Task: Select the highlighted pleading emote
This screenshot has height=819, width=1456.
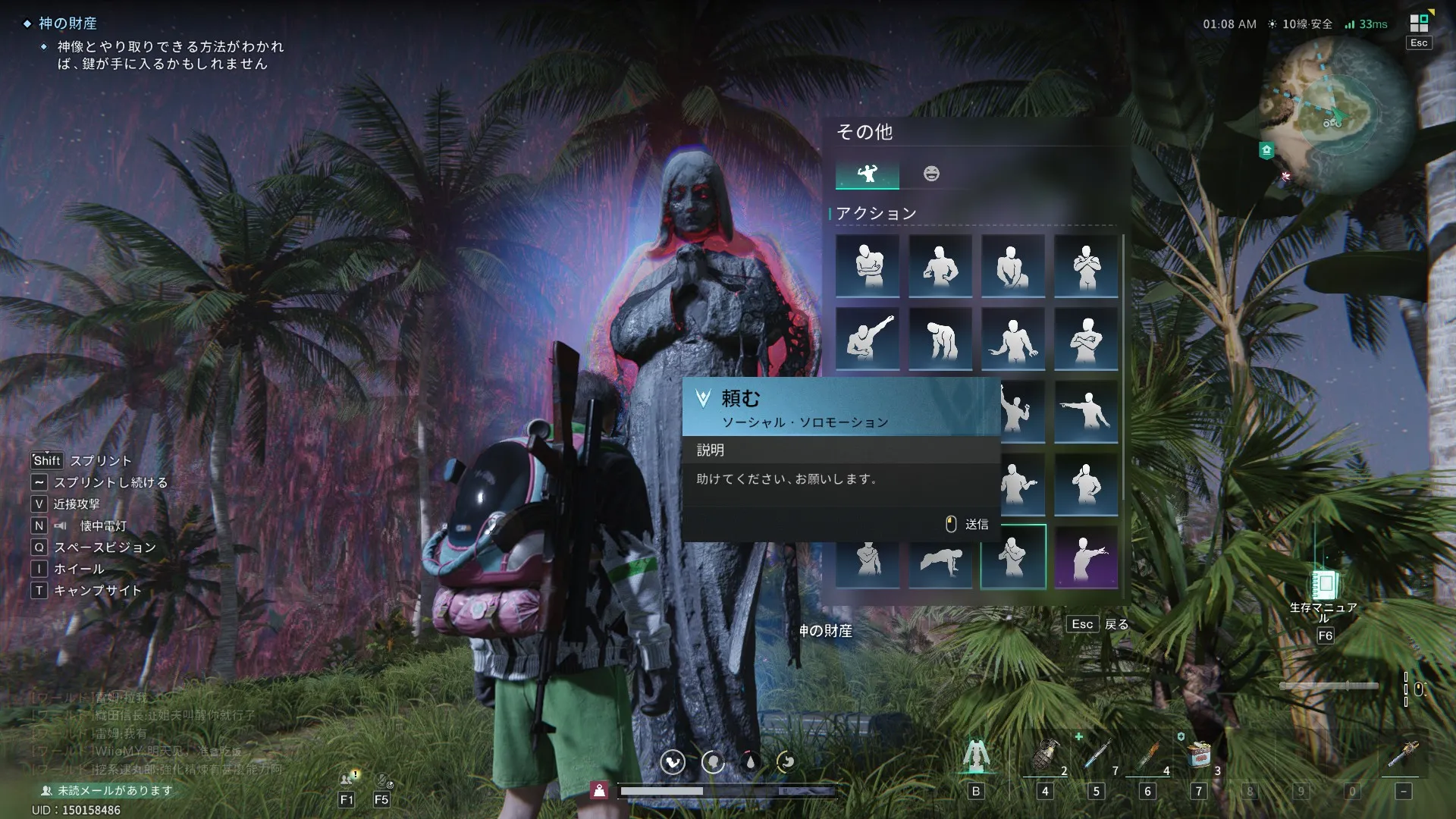Action: click(x=1013, y=557)
